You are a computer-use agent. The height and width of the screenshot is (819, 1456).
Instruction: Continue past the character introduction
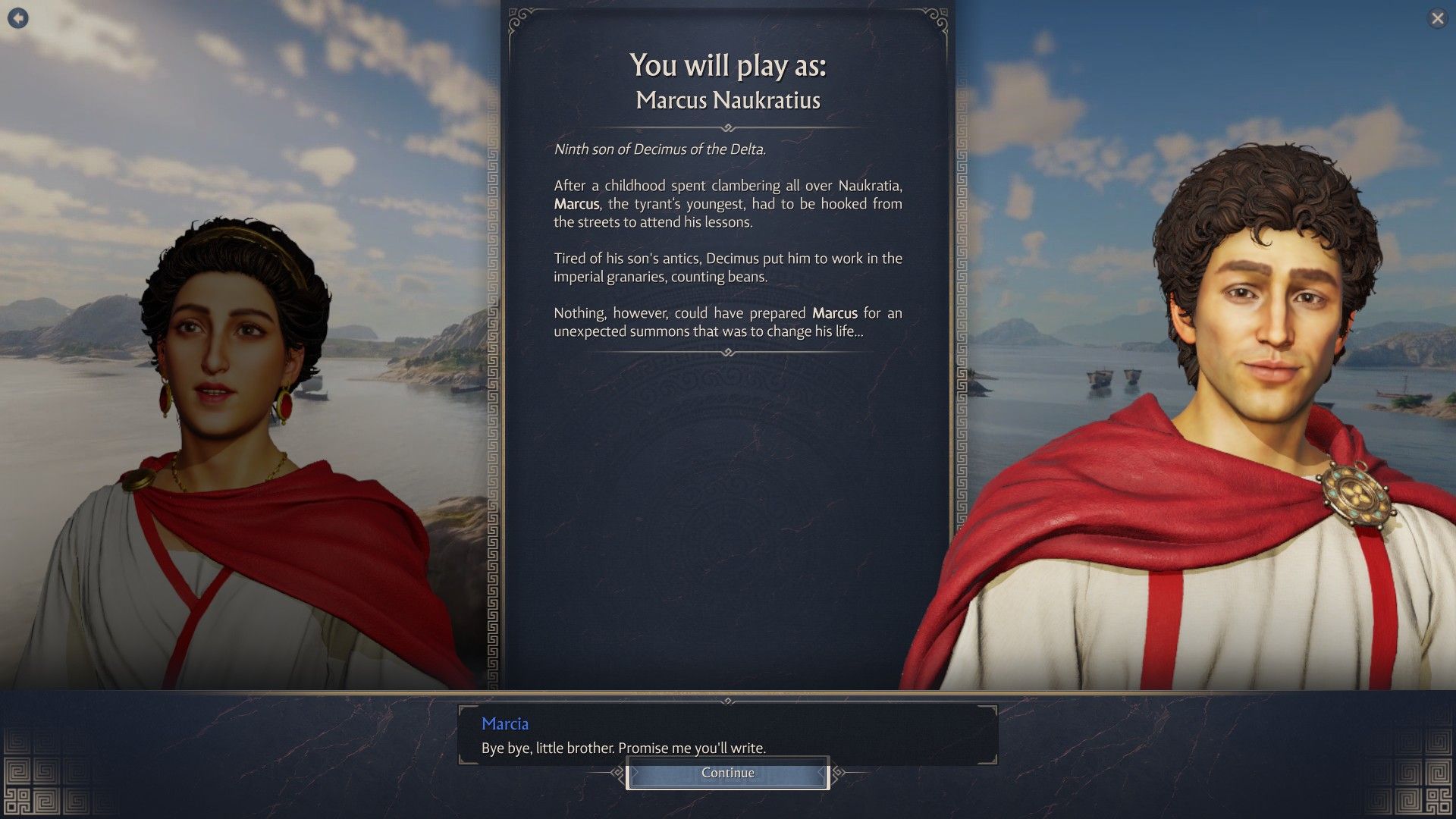coord(727,773)
